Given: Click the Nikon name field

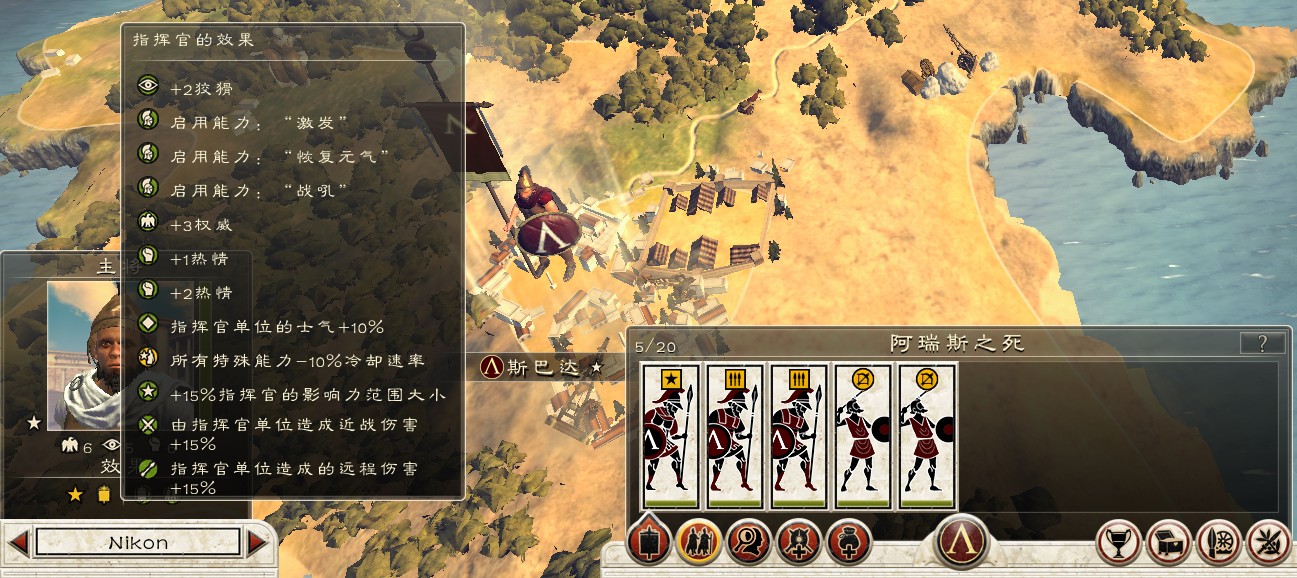Looking at the screenshot, I should [x=138, y=543].
